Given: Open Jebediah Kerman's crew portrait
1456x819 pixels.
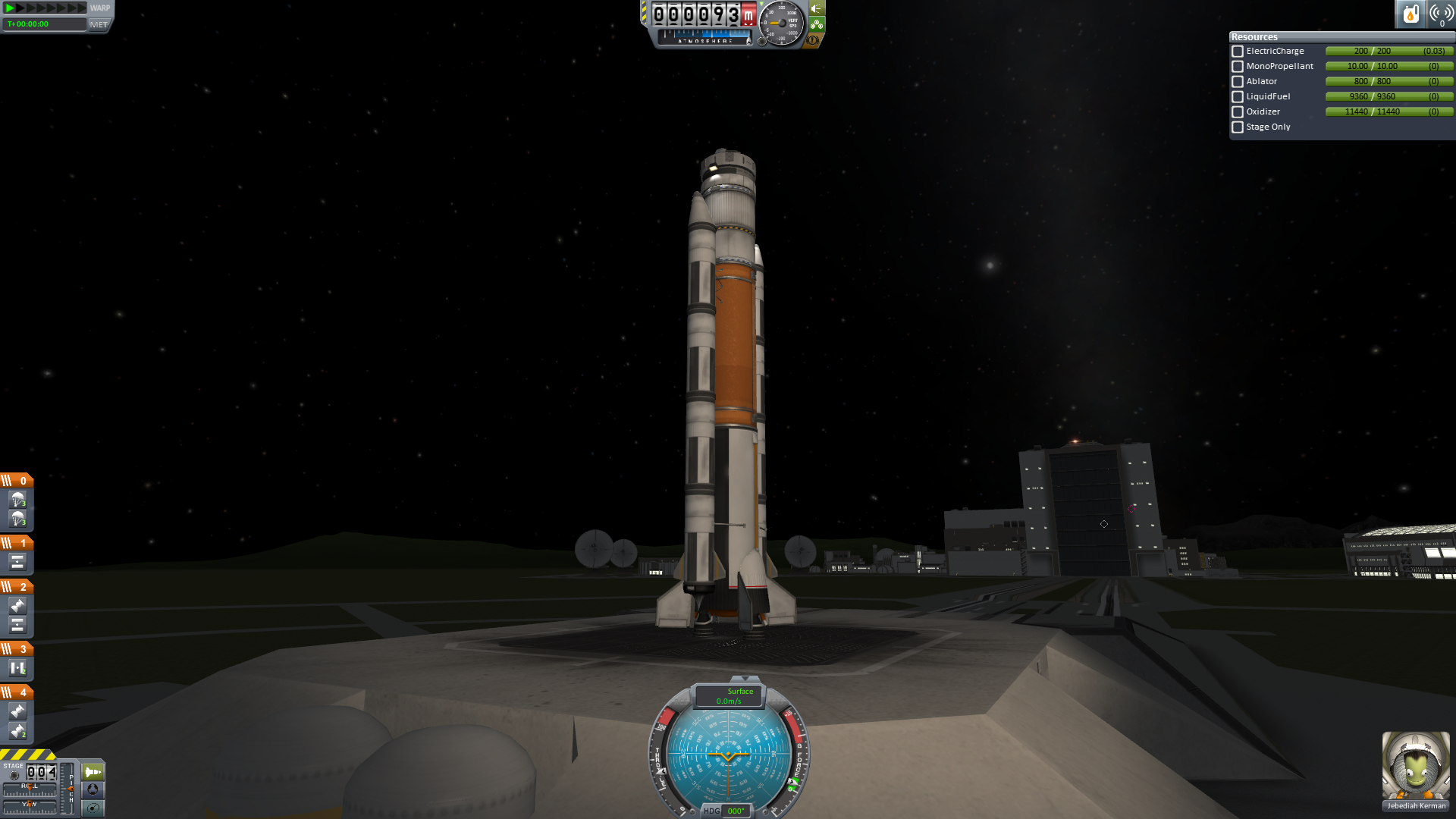Looking at the screenshot, I should pos(1416,766).
